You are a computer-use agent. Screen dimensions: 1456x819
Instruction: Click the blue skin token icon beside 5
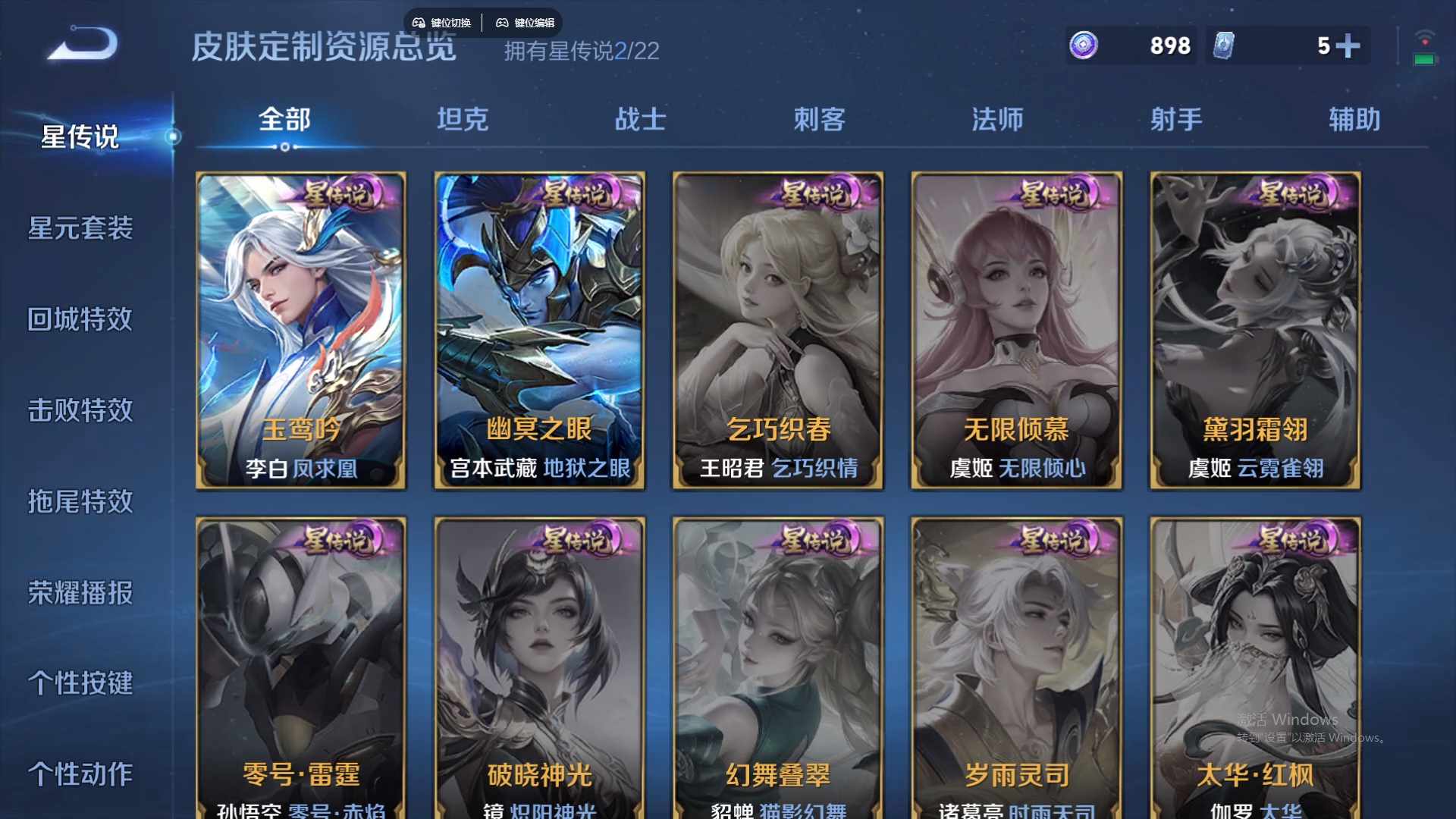(x=1222, y=46)
